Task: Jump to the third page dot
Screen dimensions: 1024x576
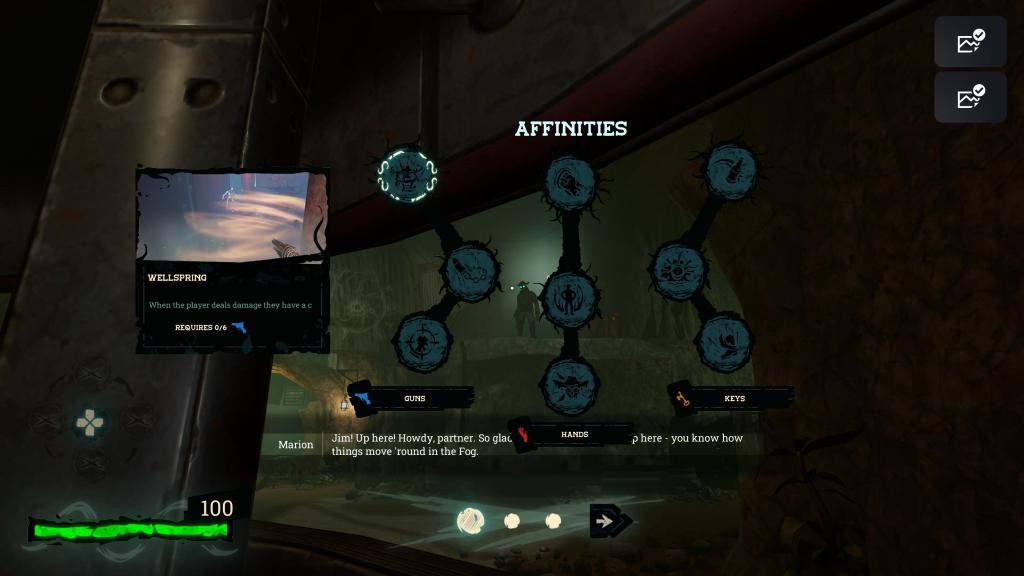Action: 553,521
